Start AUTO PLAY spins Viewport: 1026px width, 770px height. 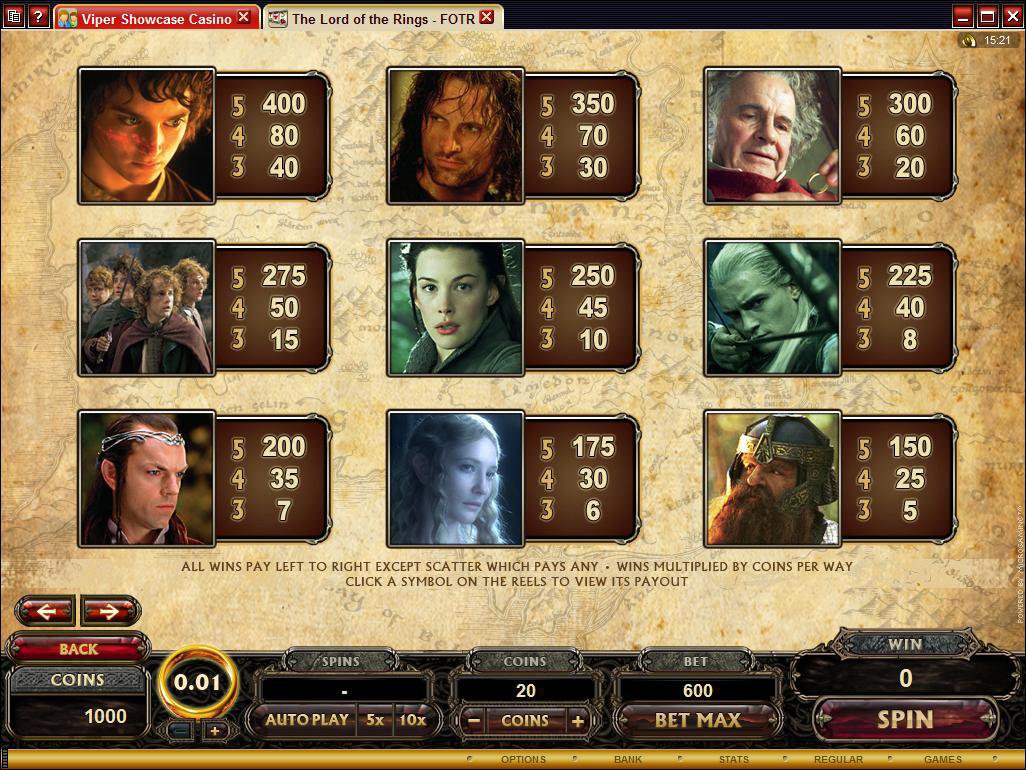306,720
